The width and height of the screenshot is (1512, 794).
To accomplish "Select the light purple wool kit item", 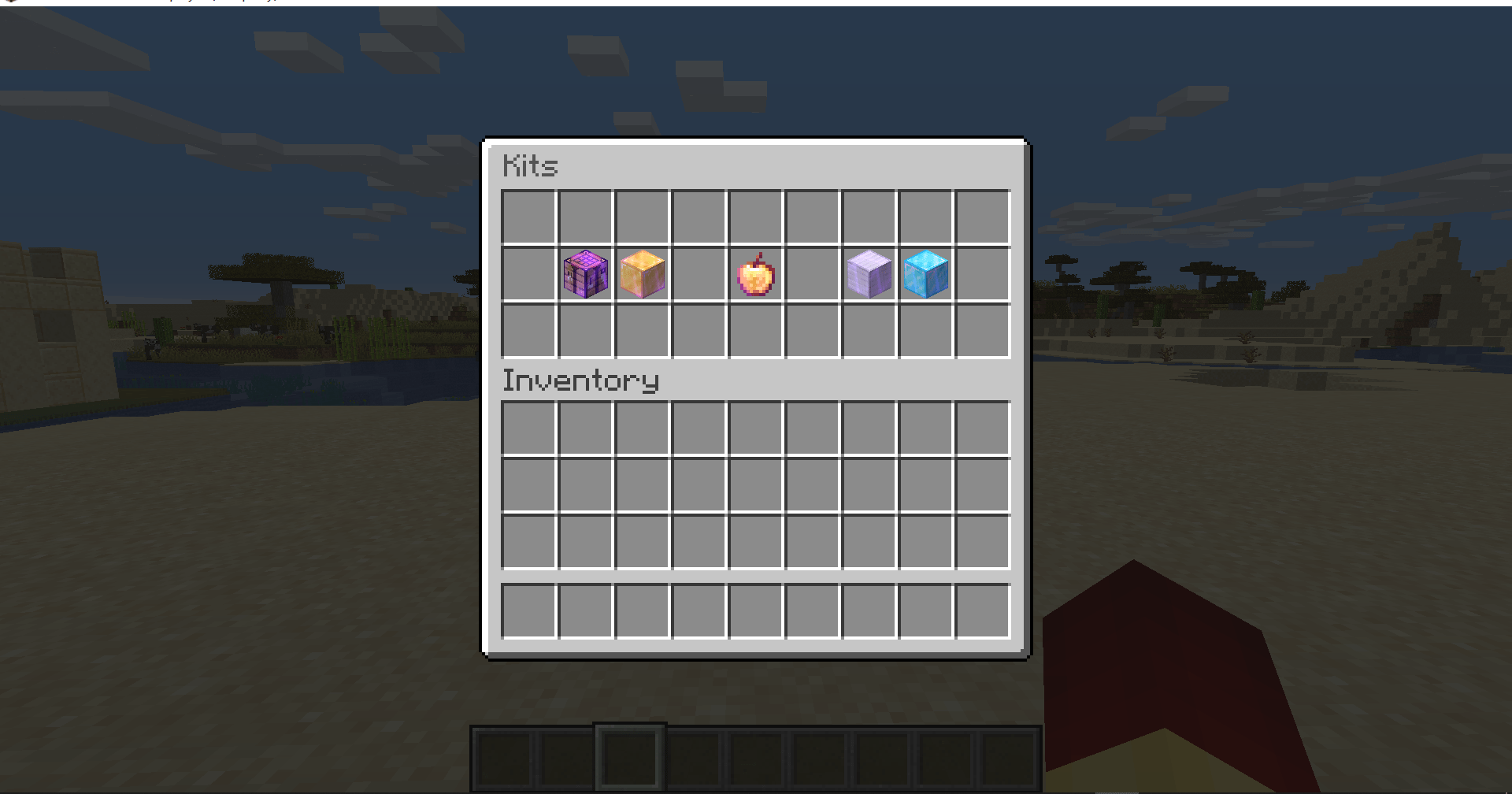I will tap(869, 273).
